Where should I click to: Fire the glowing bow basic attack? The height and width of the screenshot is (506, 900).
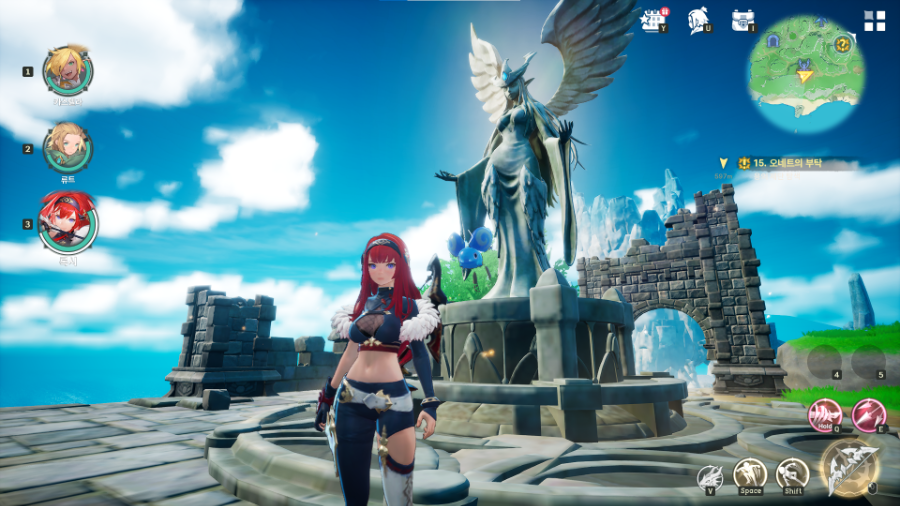tap(849, 469)
